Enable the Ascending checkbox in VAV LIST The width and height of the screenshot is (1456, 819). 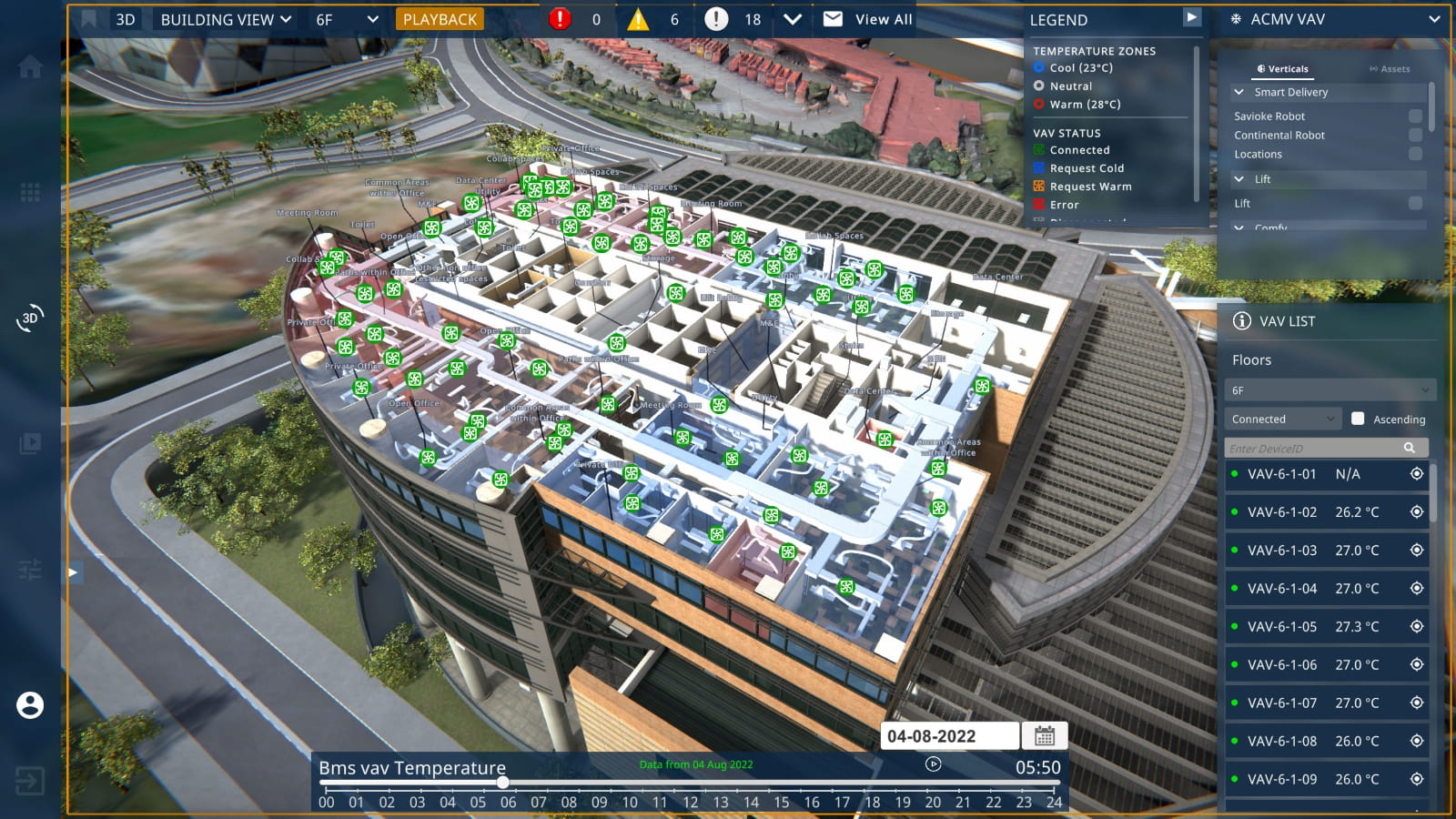point(1360,419)
